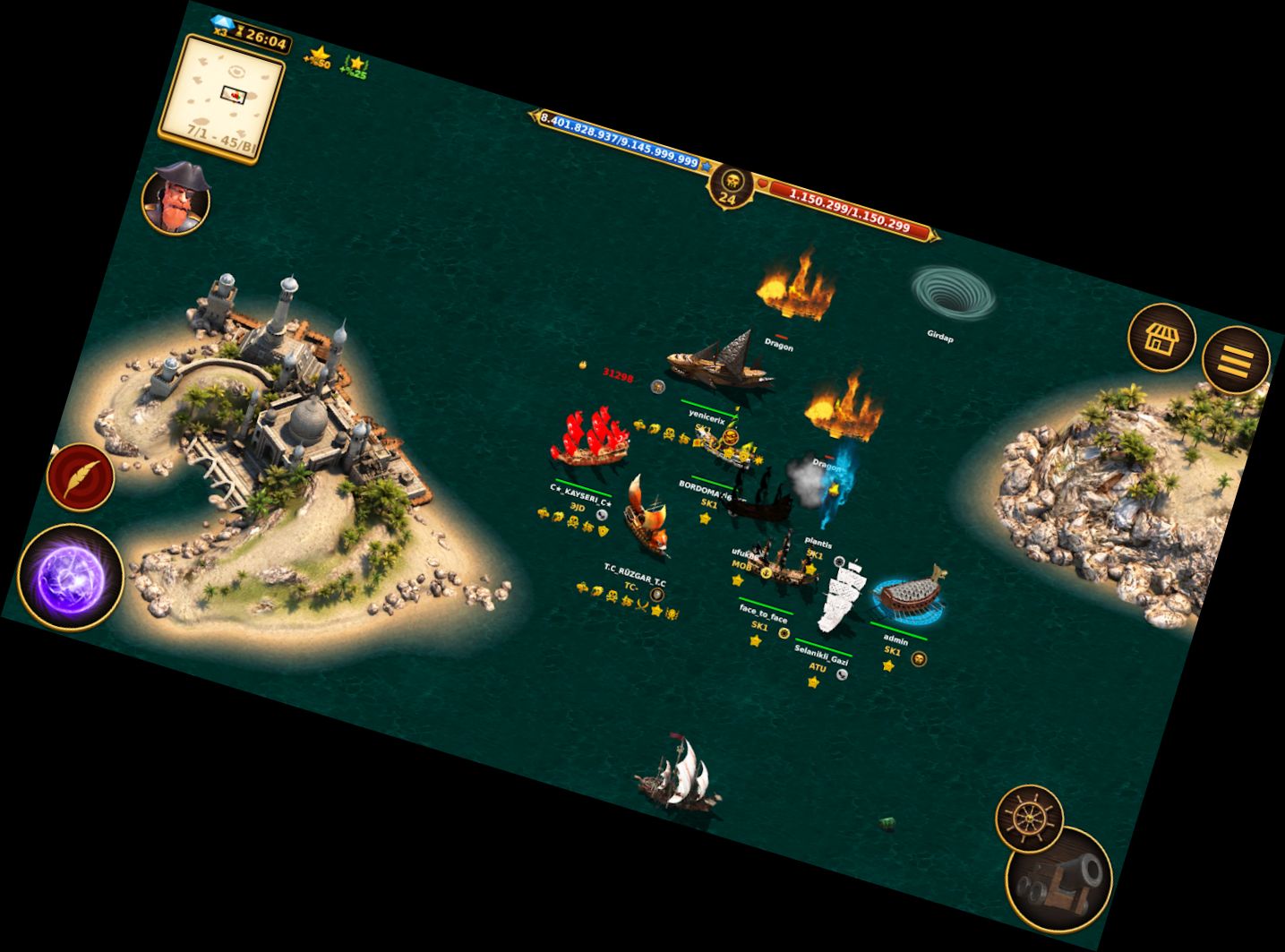Image resolution: width=1285 pixels, height=952 pixels.
Task: Open the parchment minimap
Action: (x=222, y=98)
